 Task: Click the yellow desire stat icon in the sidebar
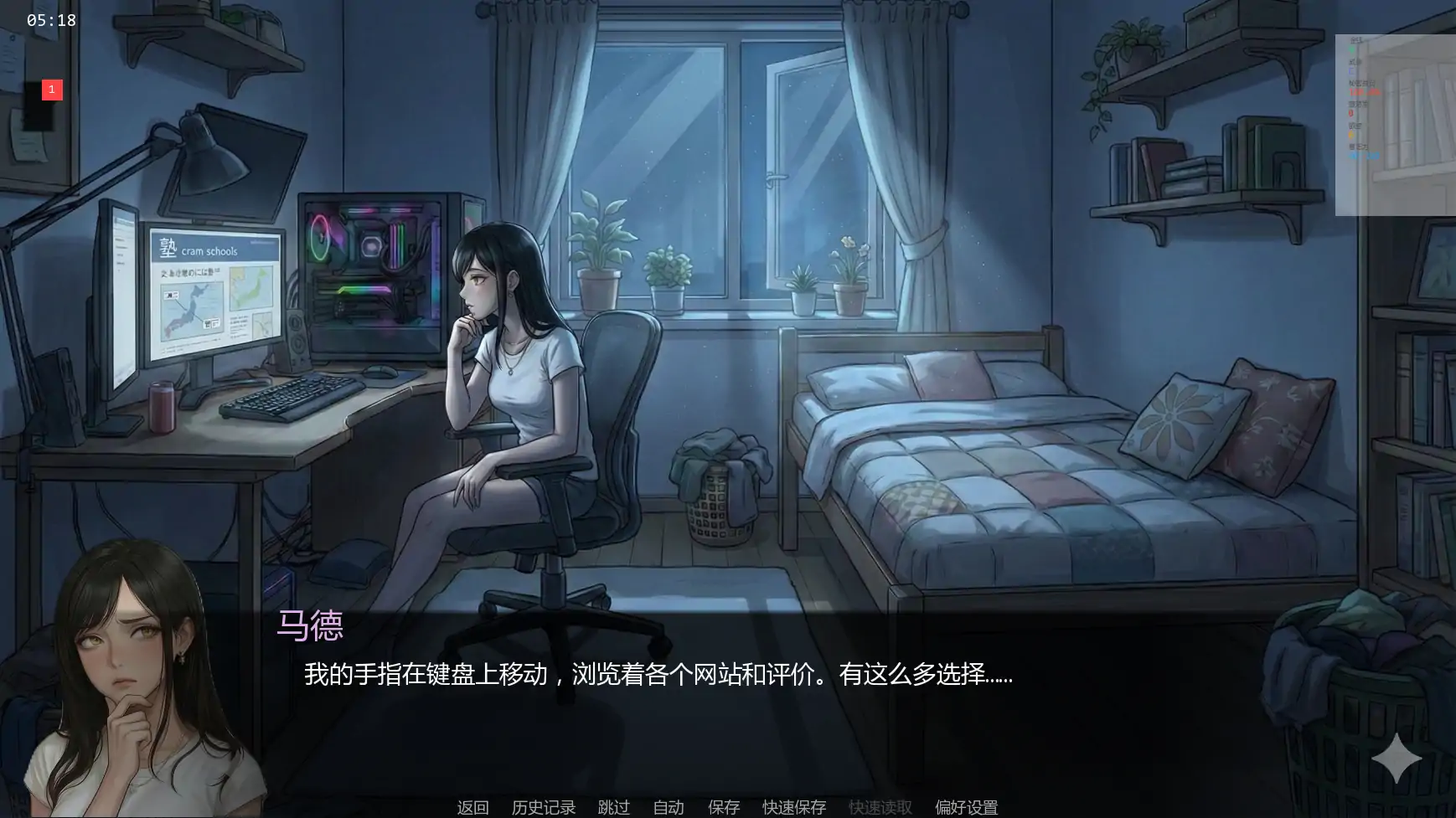coord(1351,134)
